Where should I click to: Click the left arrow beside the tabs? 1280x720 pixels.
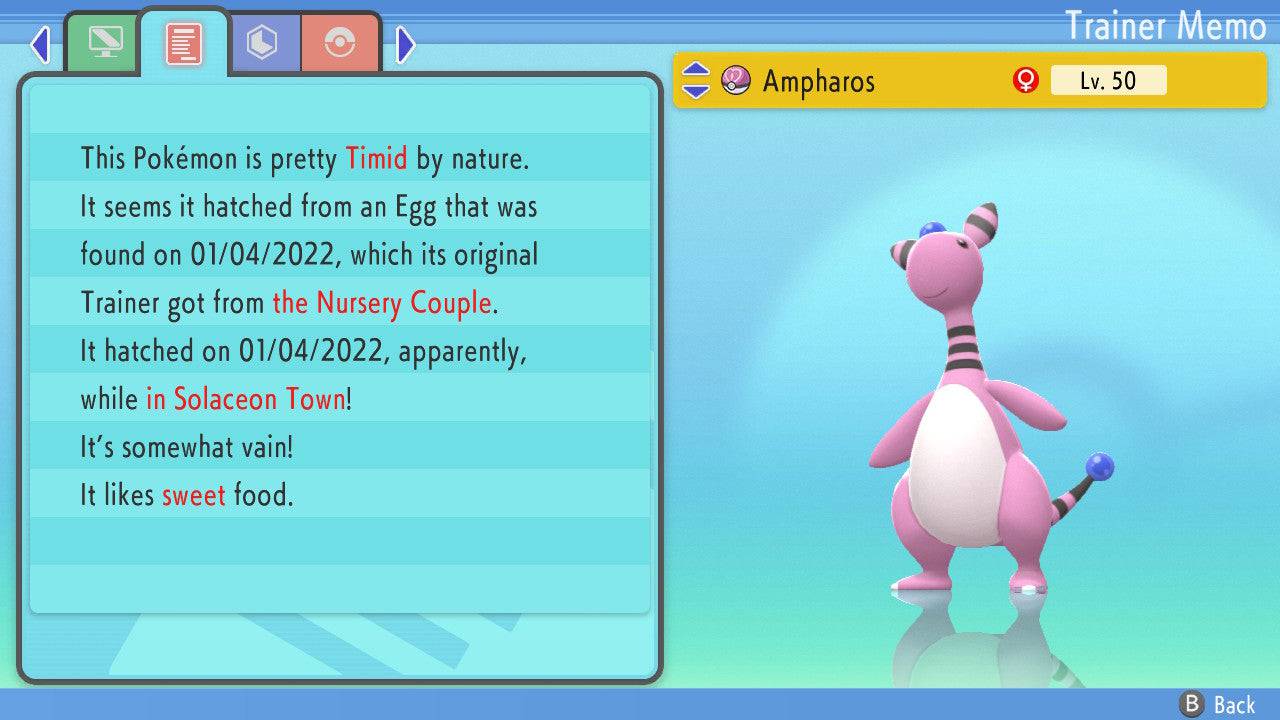point(40,44)
